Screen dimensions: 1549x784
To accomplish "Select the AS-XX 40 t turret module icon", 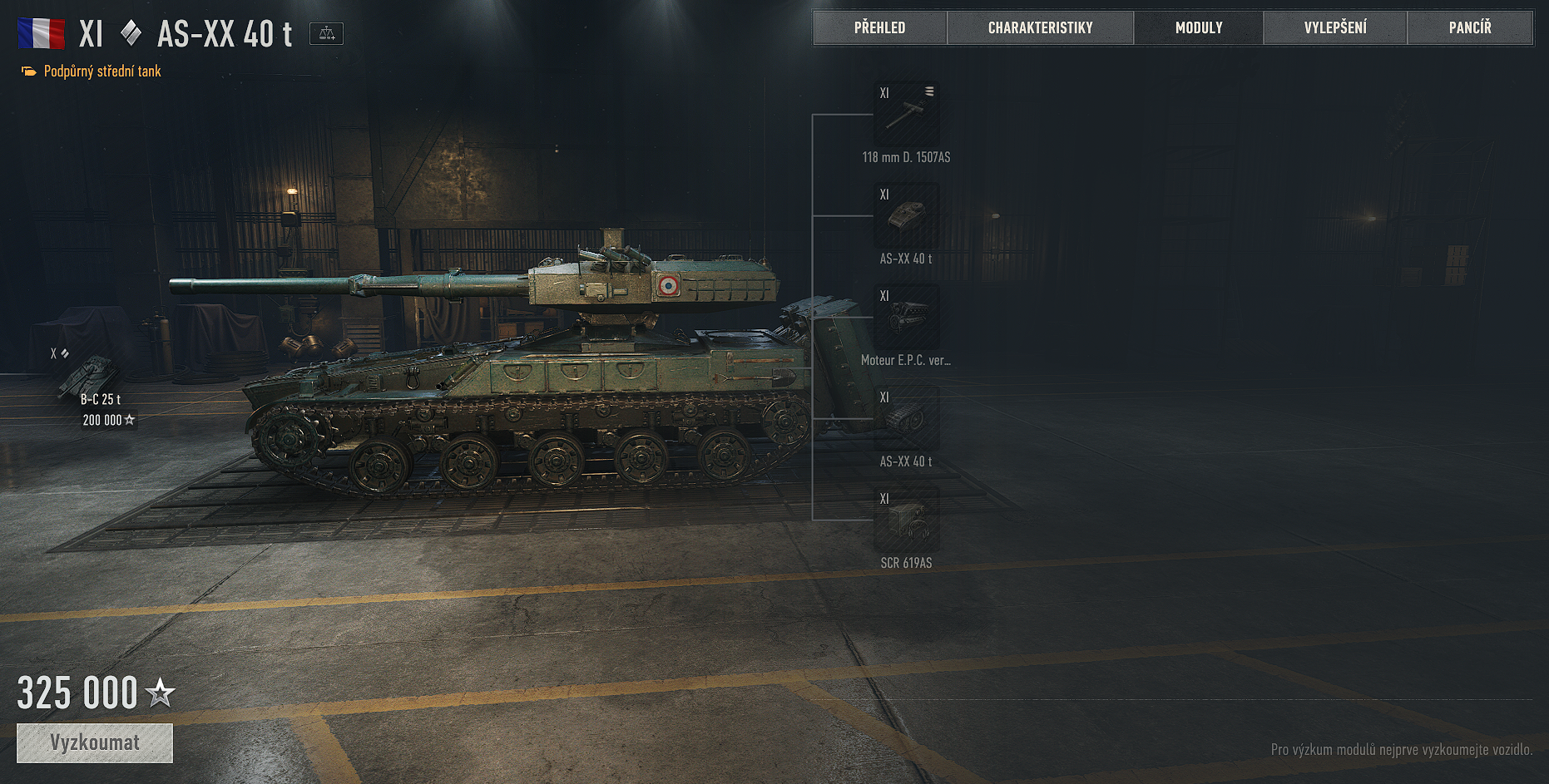I will (x=907, y=216).
